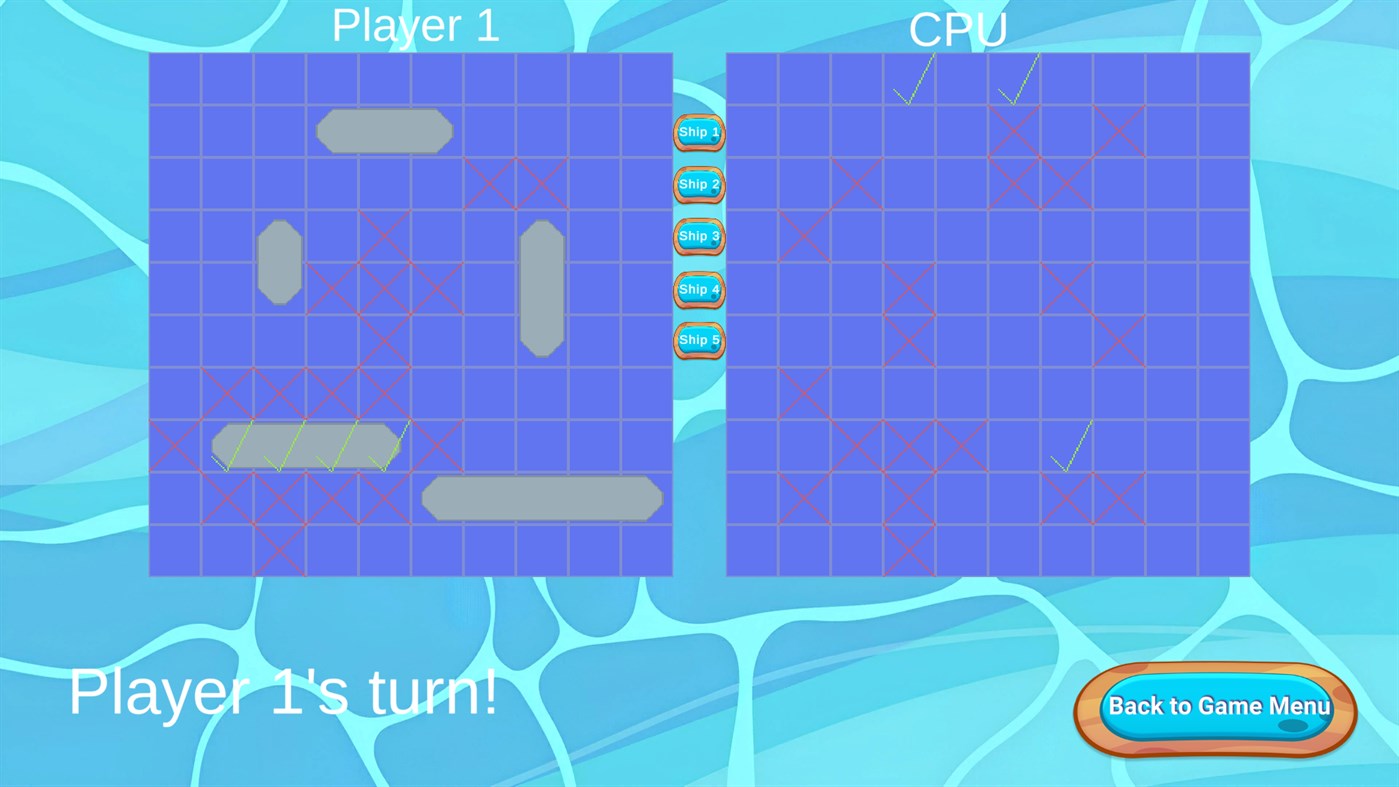Click the ship marked with green hit checks
Image resolution: width=1399 pixels, height=787 pixels.
click(x=305, y=444)
